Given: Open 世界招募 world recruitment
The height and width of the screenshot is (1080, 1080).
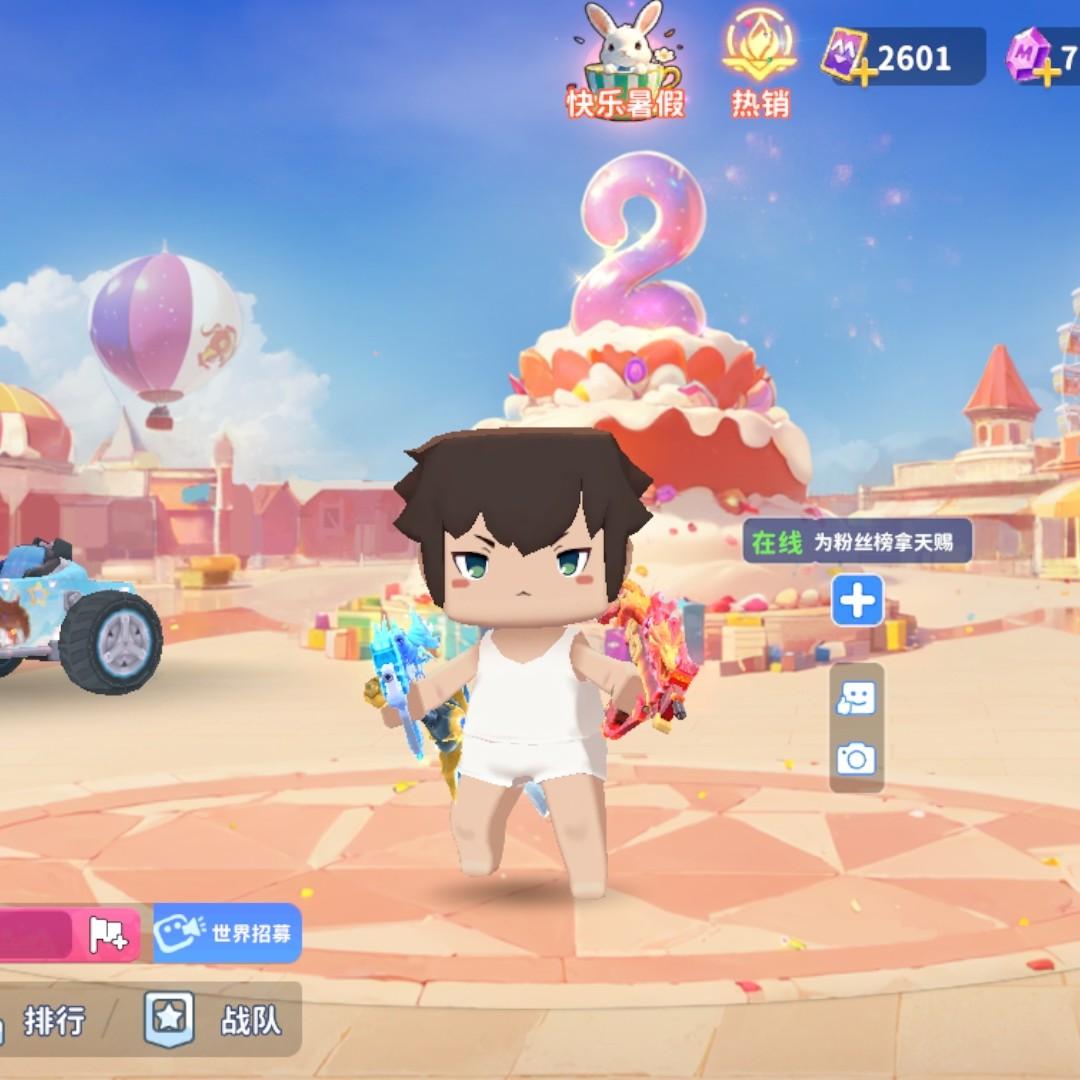Looking at the screenshot, I should point(228,933).
